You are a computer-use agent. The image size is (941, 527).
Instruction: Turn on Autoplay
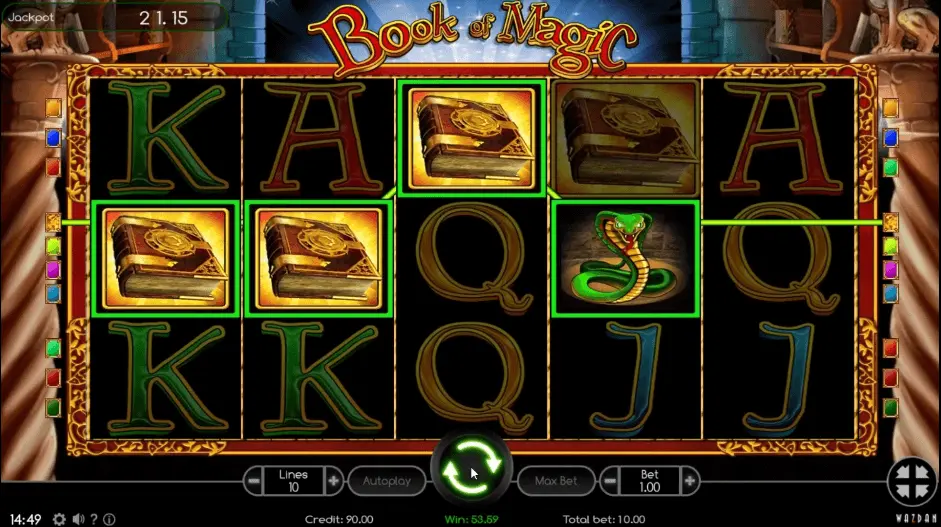[x=386, y=481]
